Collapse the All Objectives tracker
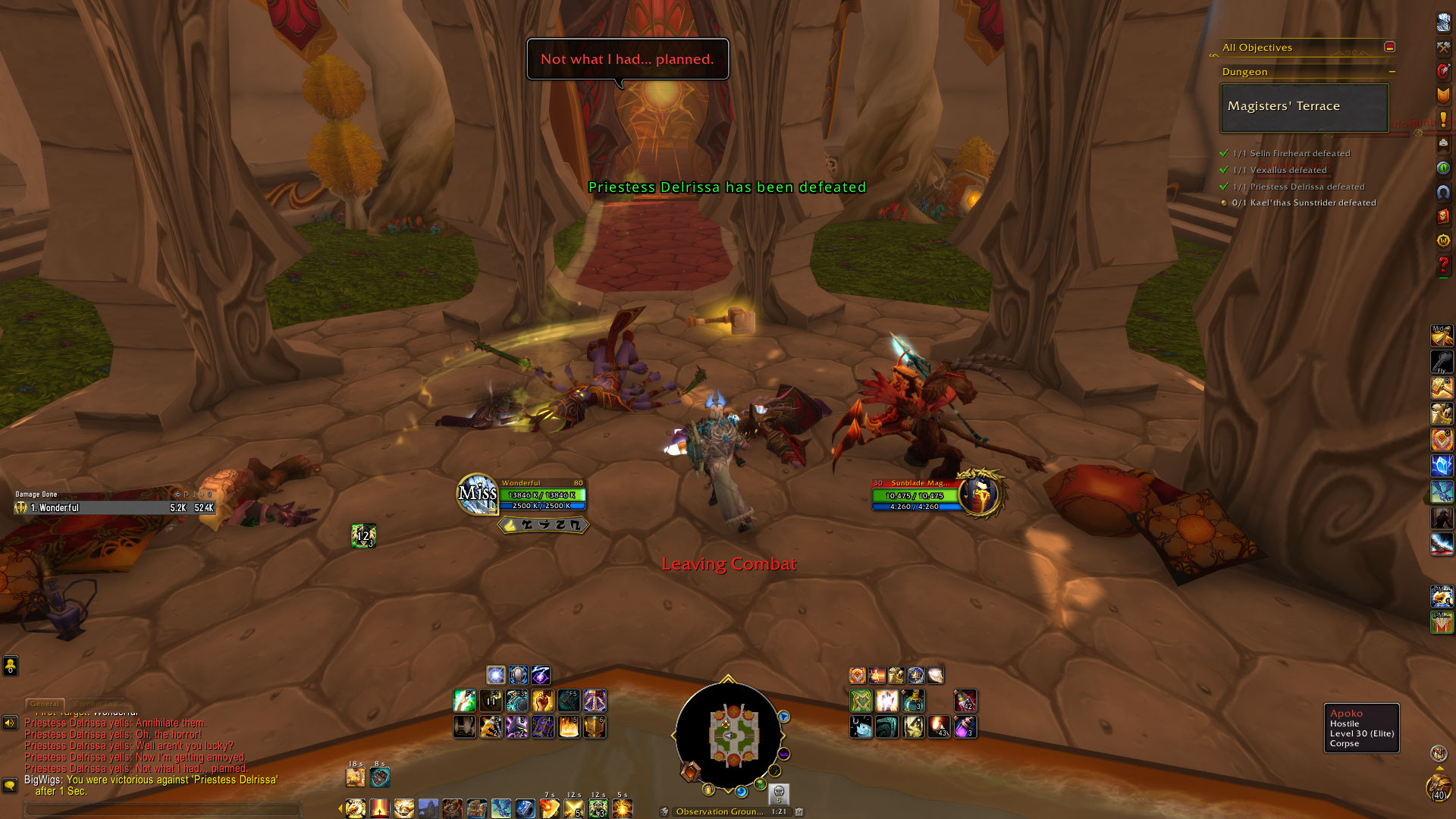 (1389, 47)
